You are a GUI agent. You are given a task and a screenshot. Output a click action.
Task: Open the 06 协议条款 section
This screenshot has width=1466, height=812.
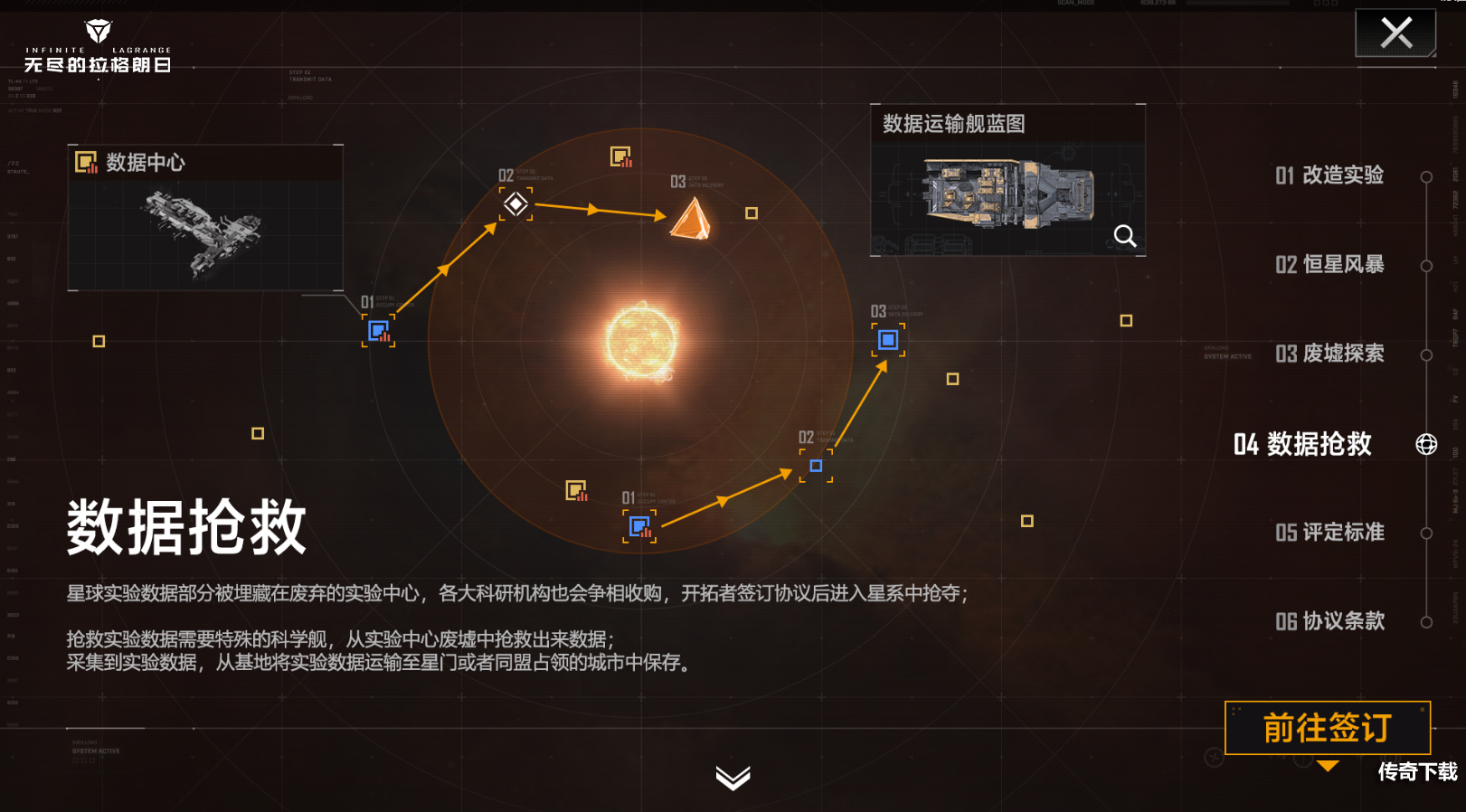coord(1331,621)
